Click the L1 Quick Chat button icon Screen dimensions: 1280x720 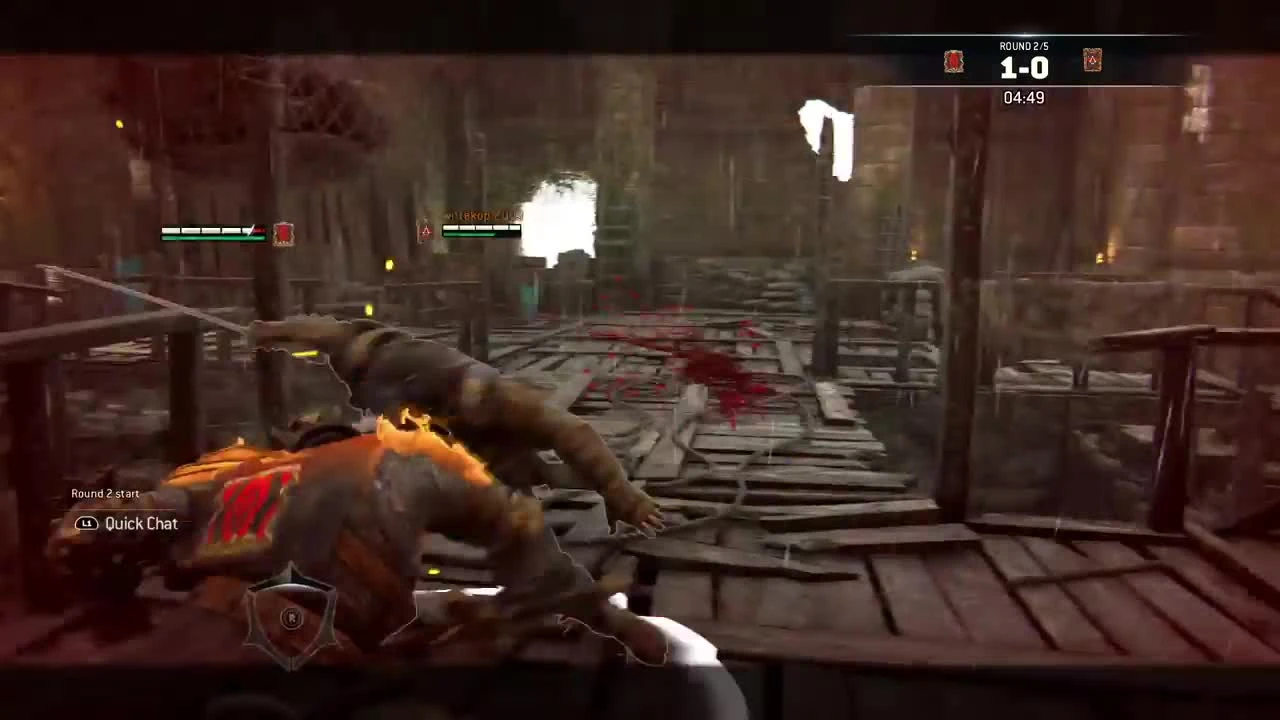[87, 523]
